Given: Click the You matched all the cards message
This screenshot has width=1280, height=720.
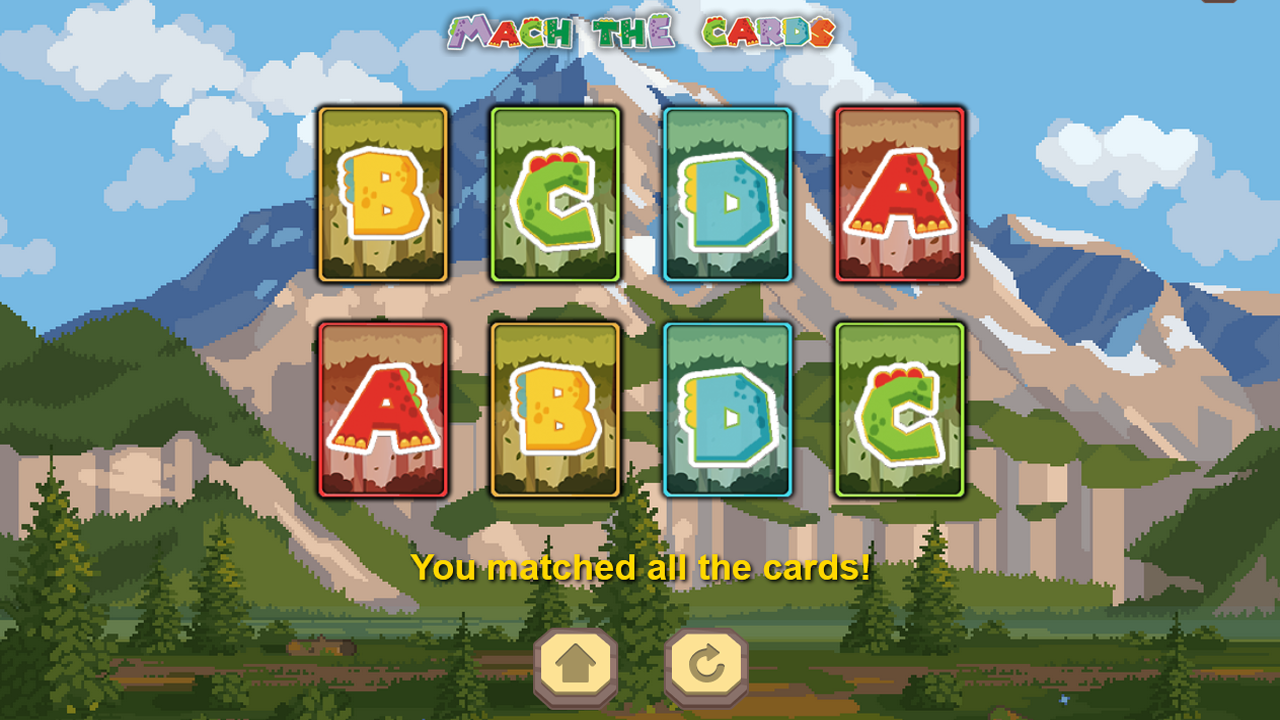Looking at the screenshot, I should coord(641,566).
